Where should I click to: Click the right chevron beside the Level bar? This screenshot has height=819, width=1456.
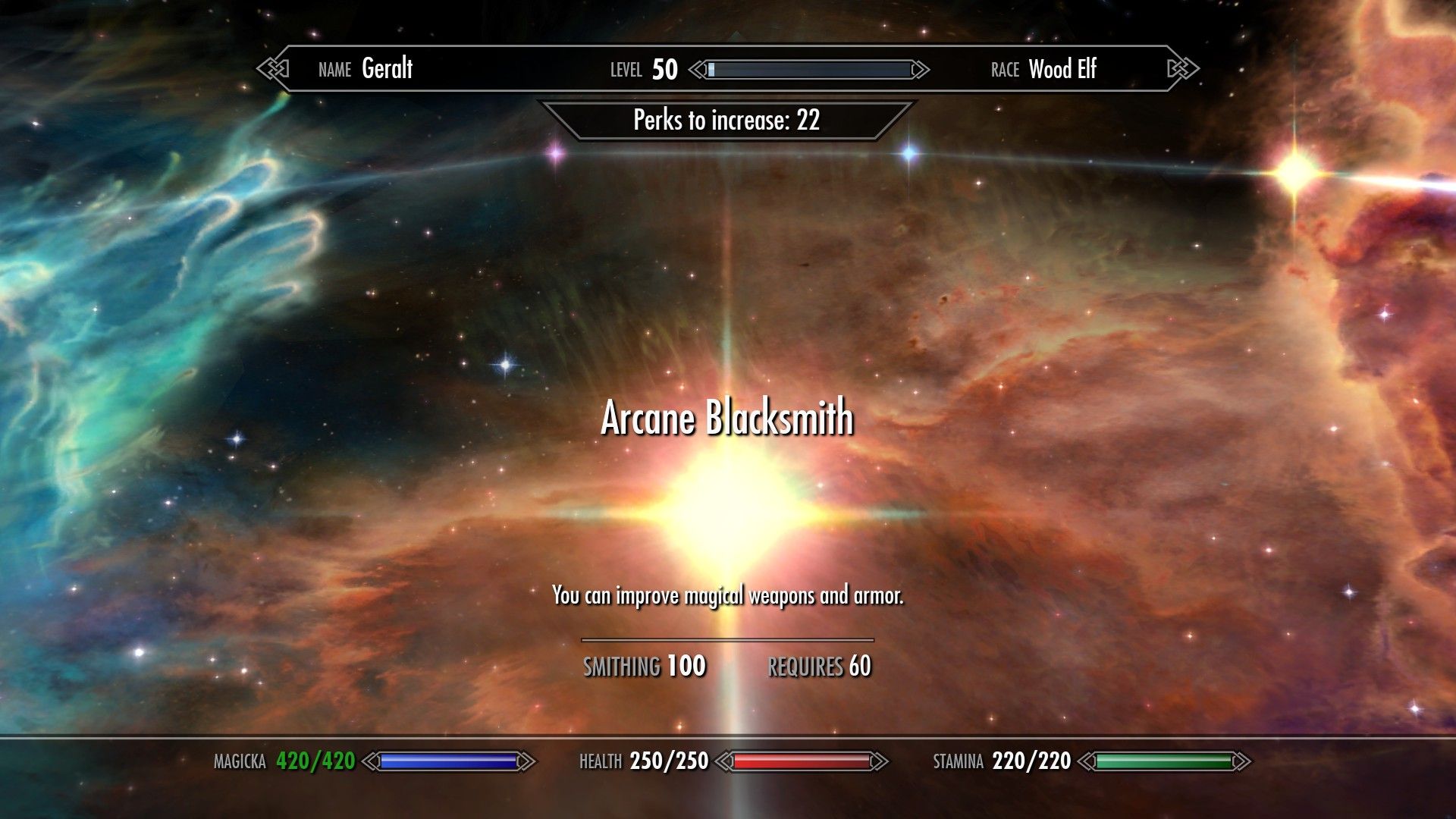coord(919,69)
